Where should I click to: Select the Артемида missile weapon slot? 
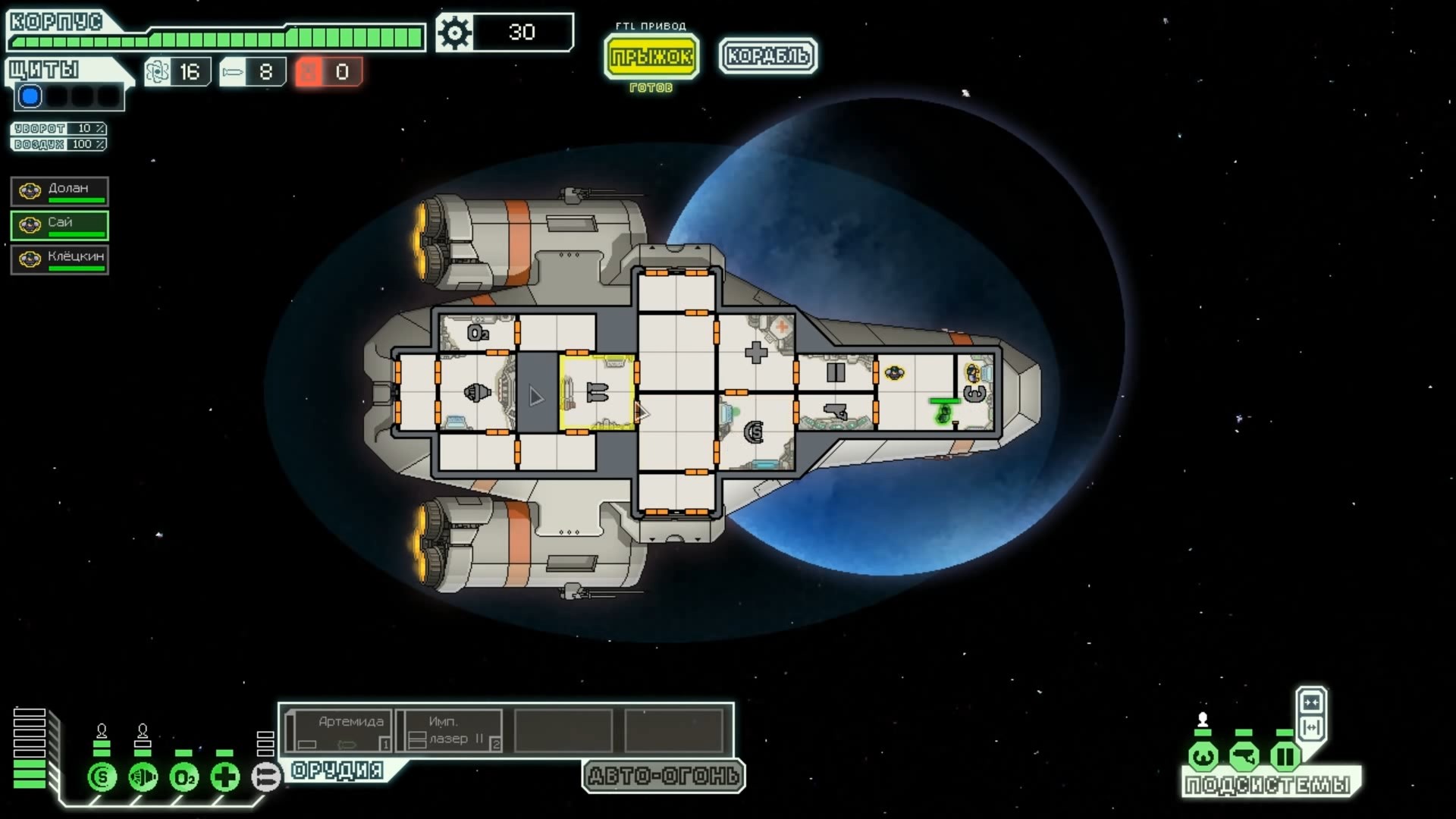[x=340, y=731]
